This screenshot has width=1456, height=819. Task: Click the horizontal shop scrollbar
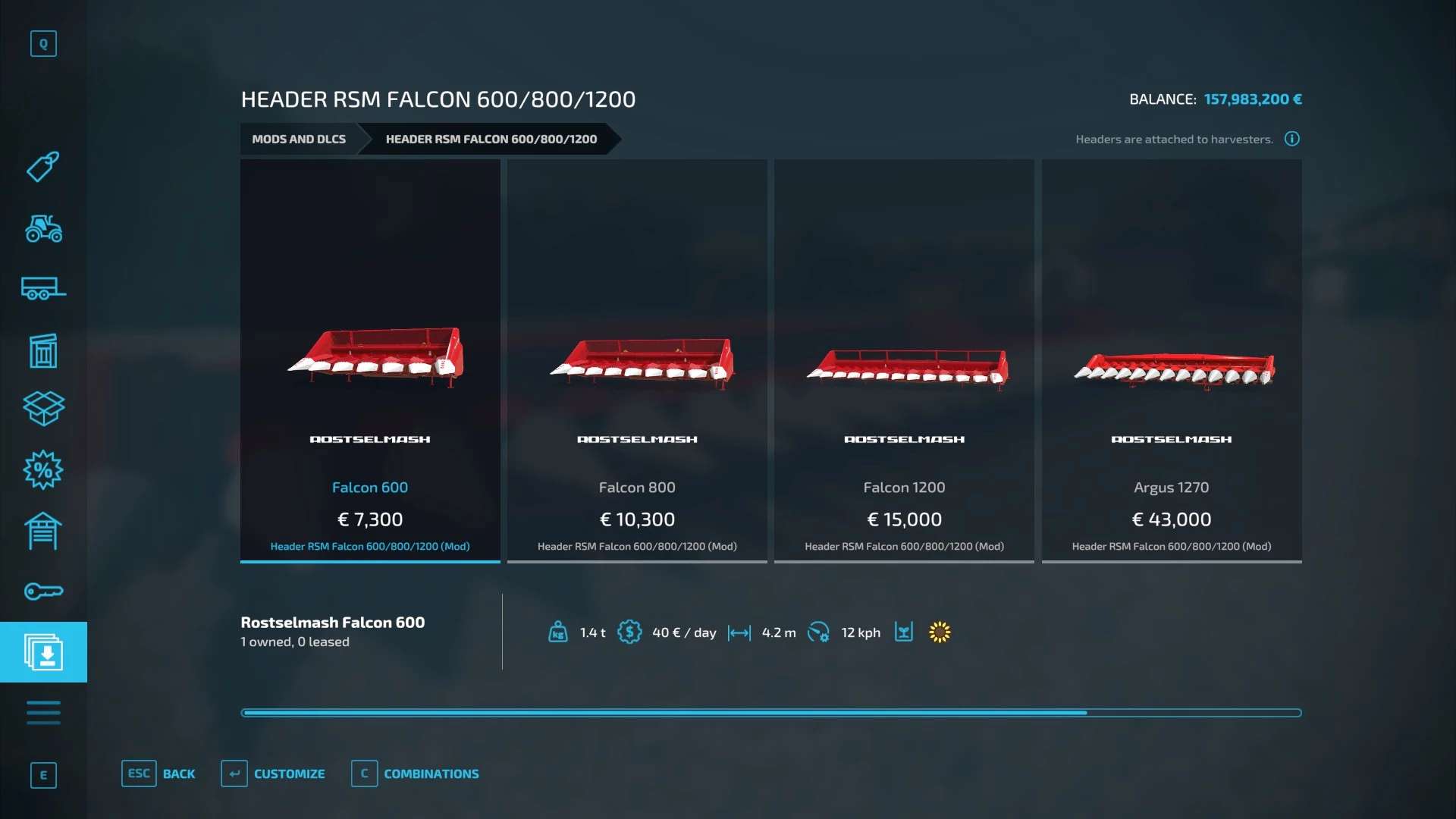[770, 713]
